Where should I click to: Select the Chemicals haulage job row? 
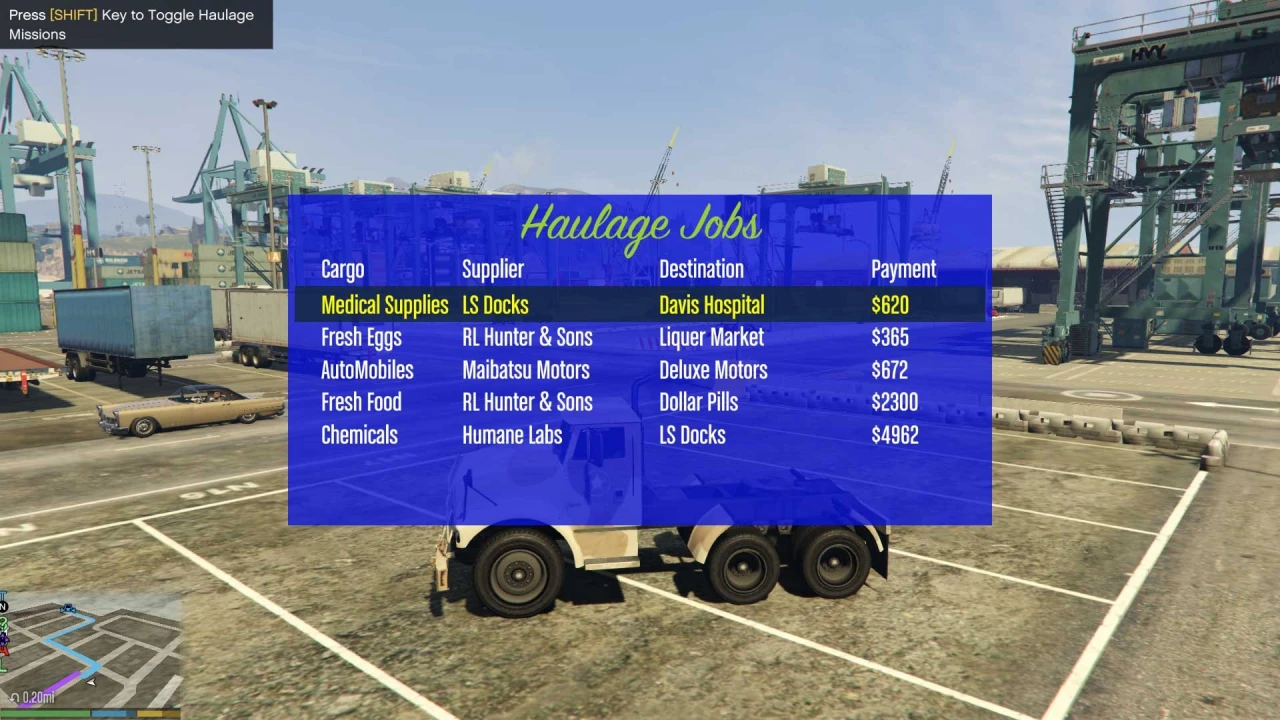click(359, 435)
